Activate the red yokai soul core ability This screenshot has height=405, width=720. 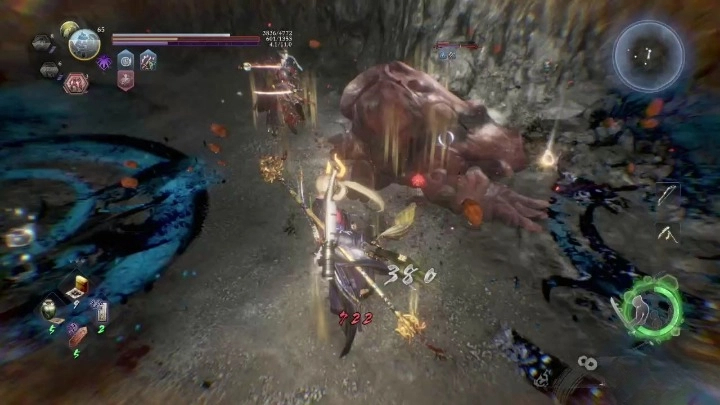pyautogui.click(x=75, y=83)
